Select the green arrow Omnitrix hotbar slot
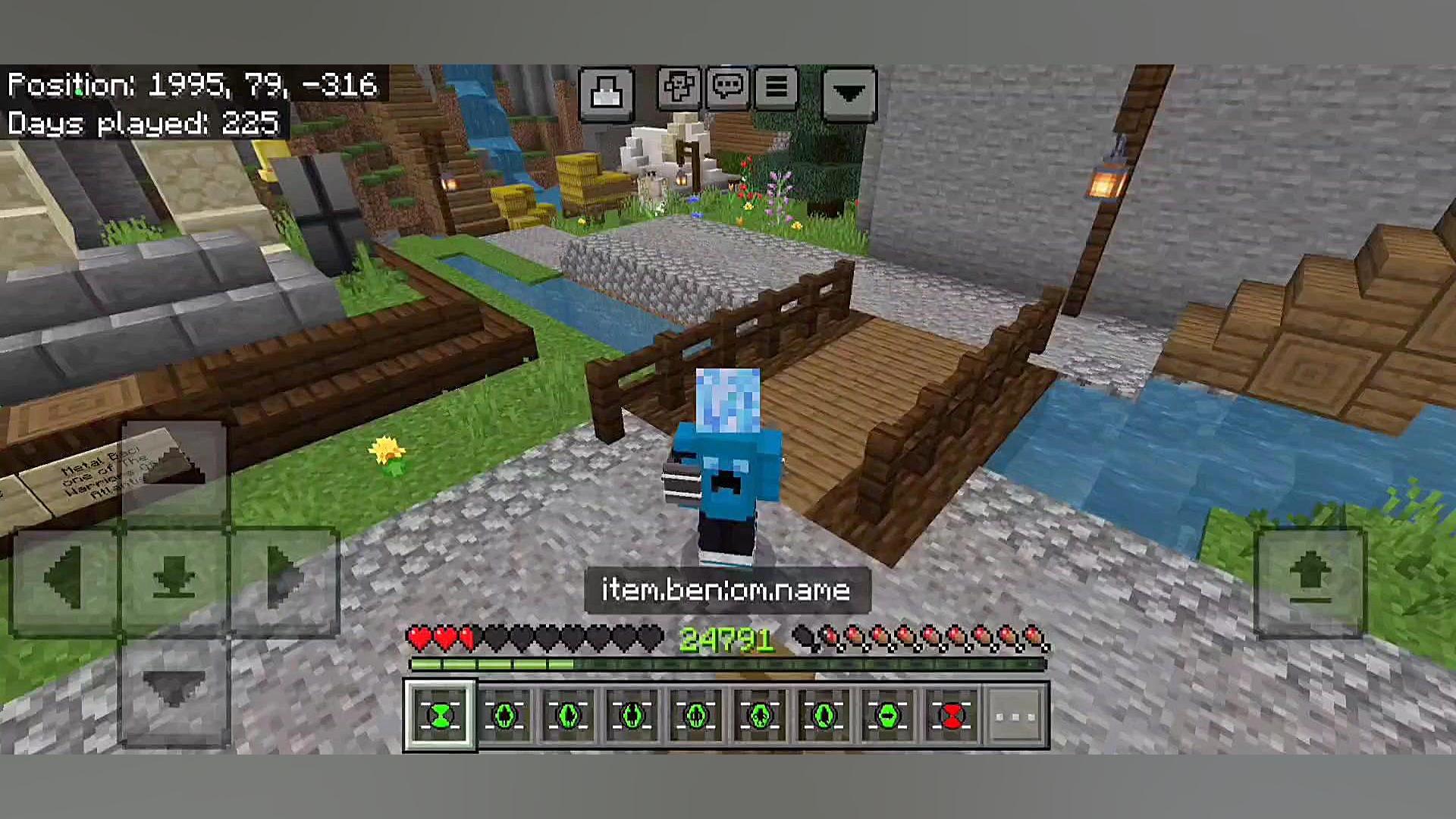Image resolution: width=1456 pixels, height=819 pixels. 887,716
